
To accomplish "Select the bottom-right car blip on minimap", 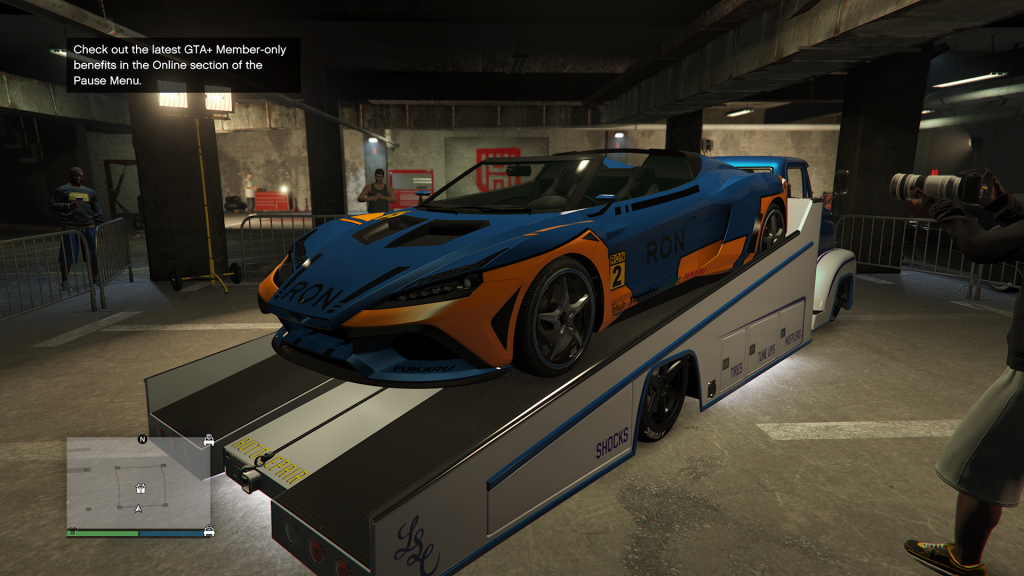I will [x=208, y=531].
